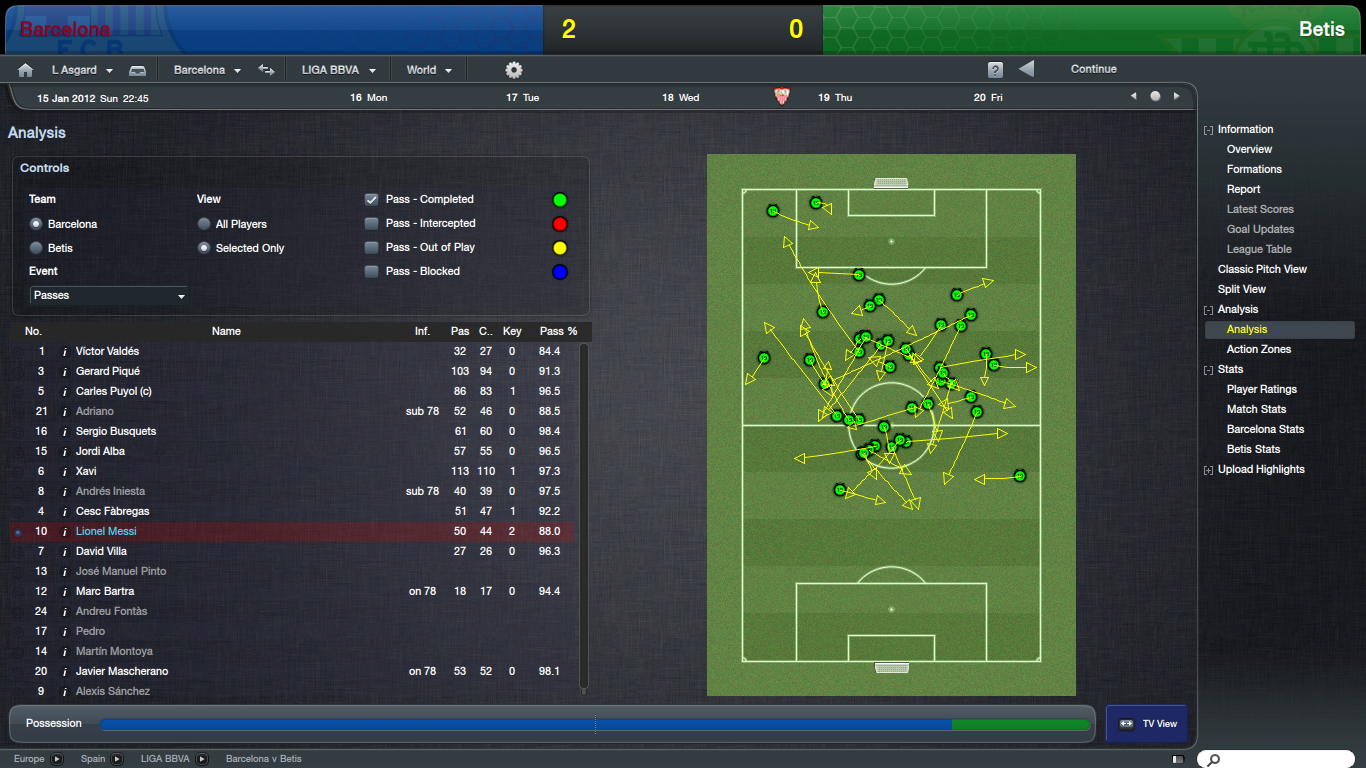The image size is (1366, 768).
Task: Choose the All Players view option
Action: pyautogui.click(x=205, y=224)
